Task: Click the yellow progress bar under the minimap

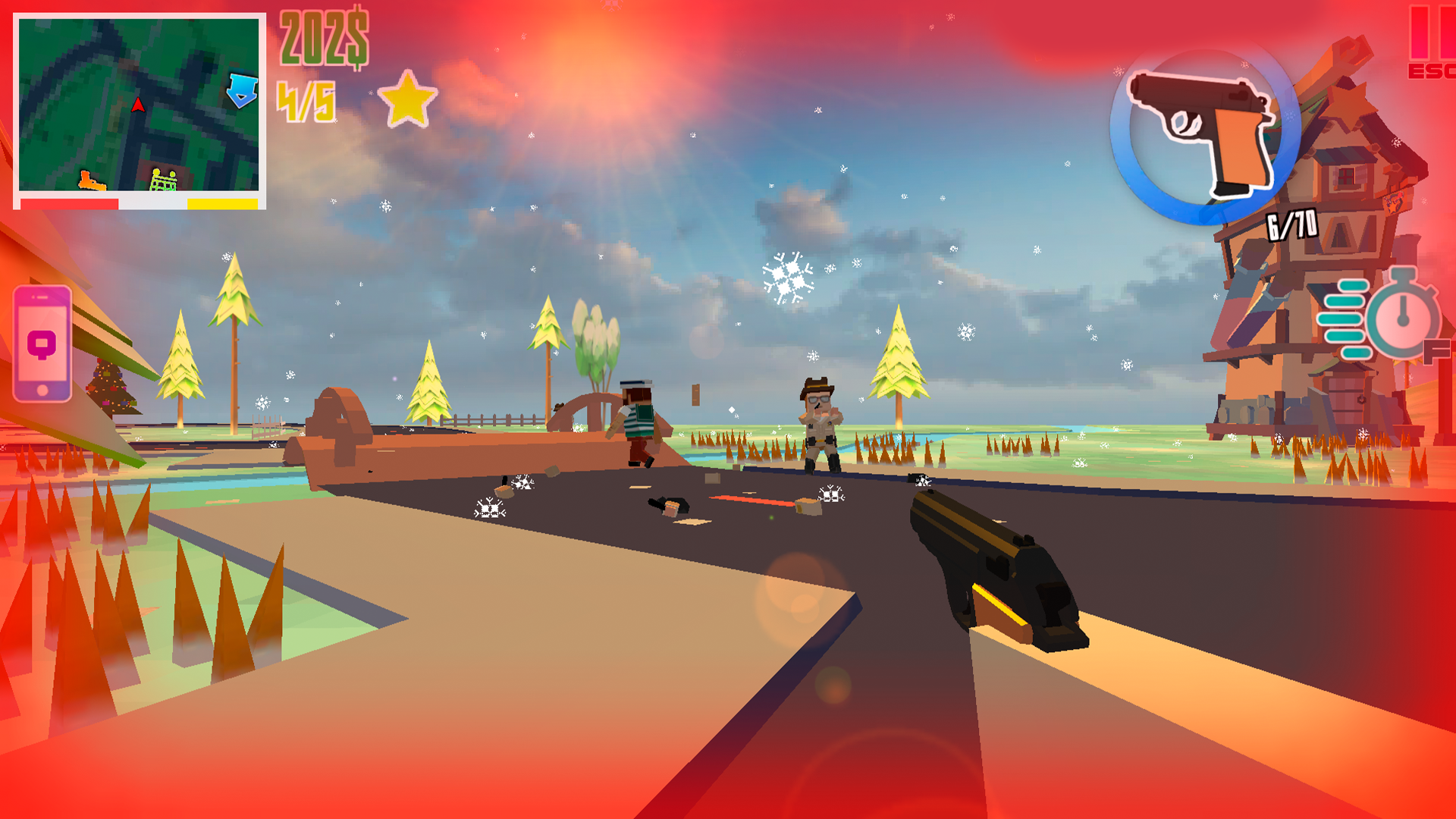Action: click(222, 203)
